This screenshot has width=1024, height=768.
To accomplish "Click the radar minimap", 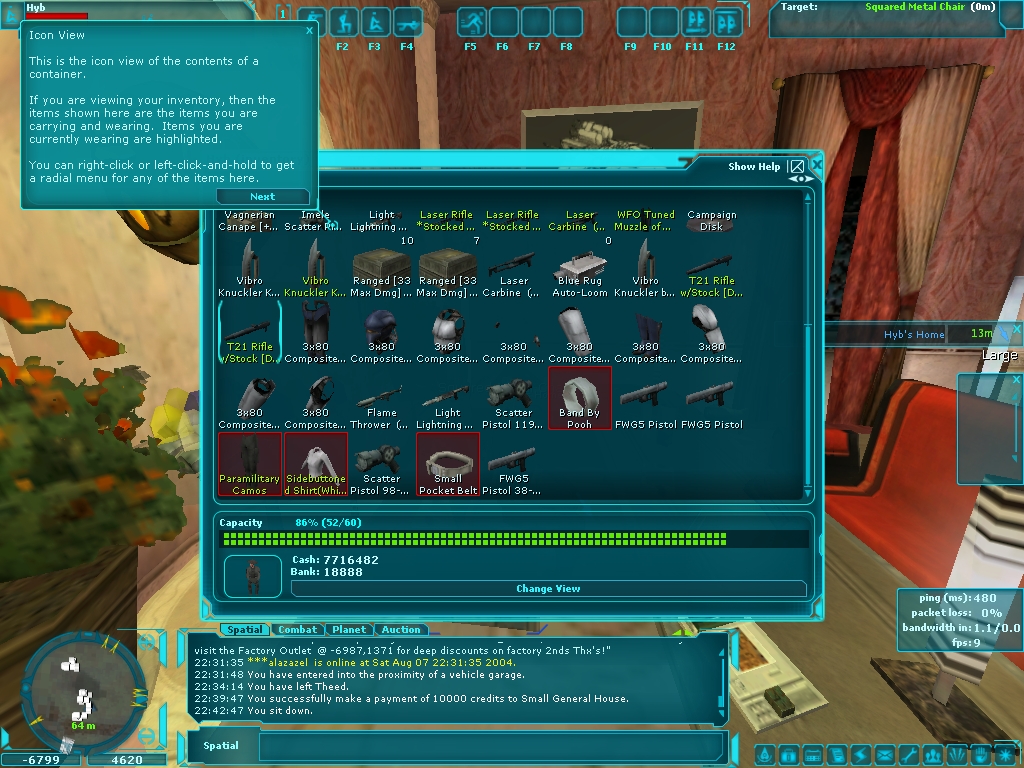I will coord(77,690).
